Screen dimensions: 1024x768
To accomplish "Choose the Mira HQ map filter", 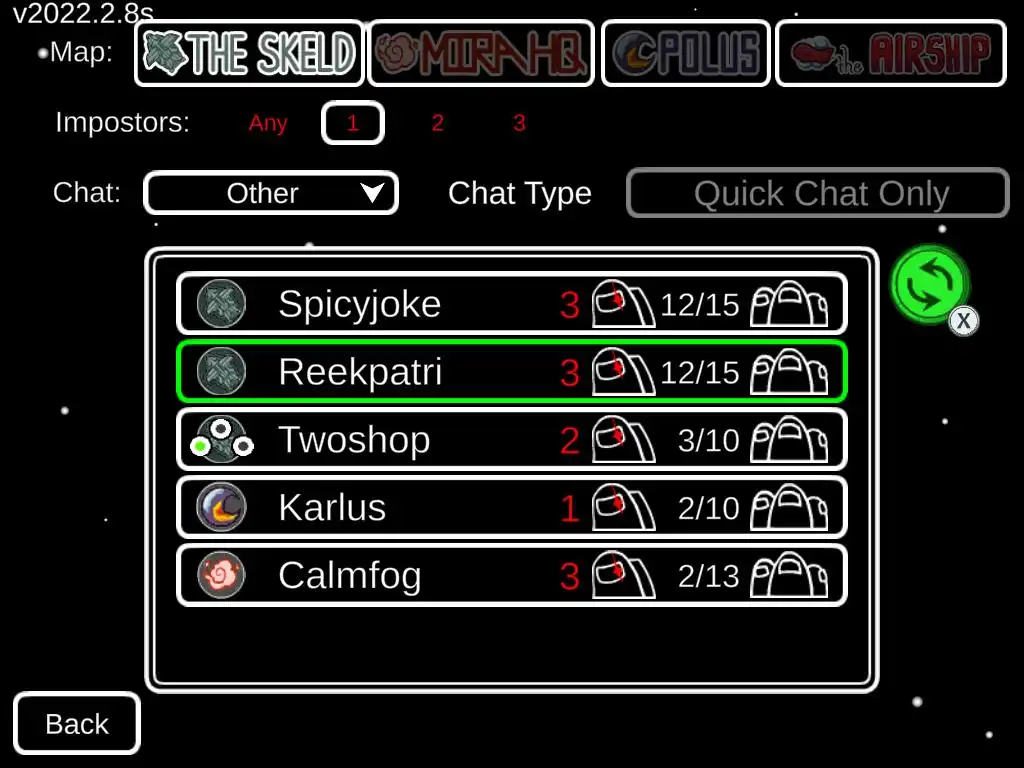I will (x=481, y=53).
